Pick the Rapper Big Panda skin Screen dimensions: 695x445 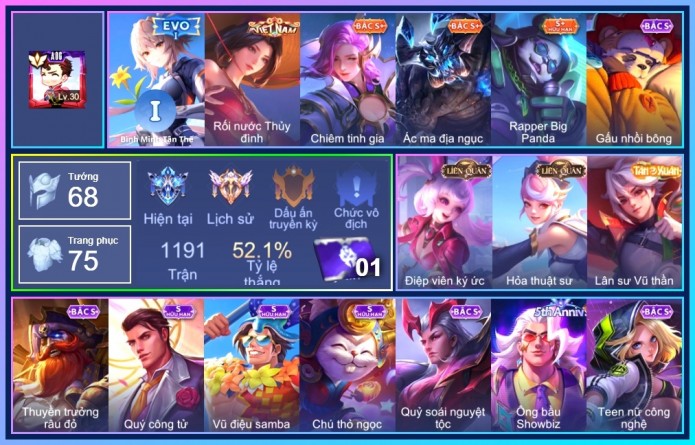point(539,80)
